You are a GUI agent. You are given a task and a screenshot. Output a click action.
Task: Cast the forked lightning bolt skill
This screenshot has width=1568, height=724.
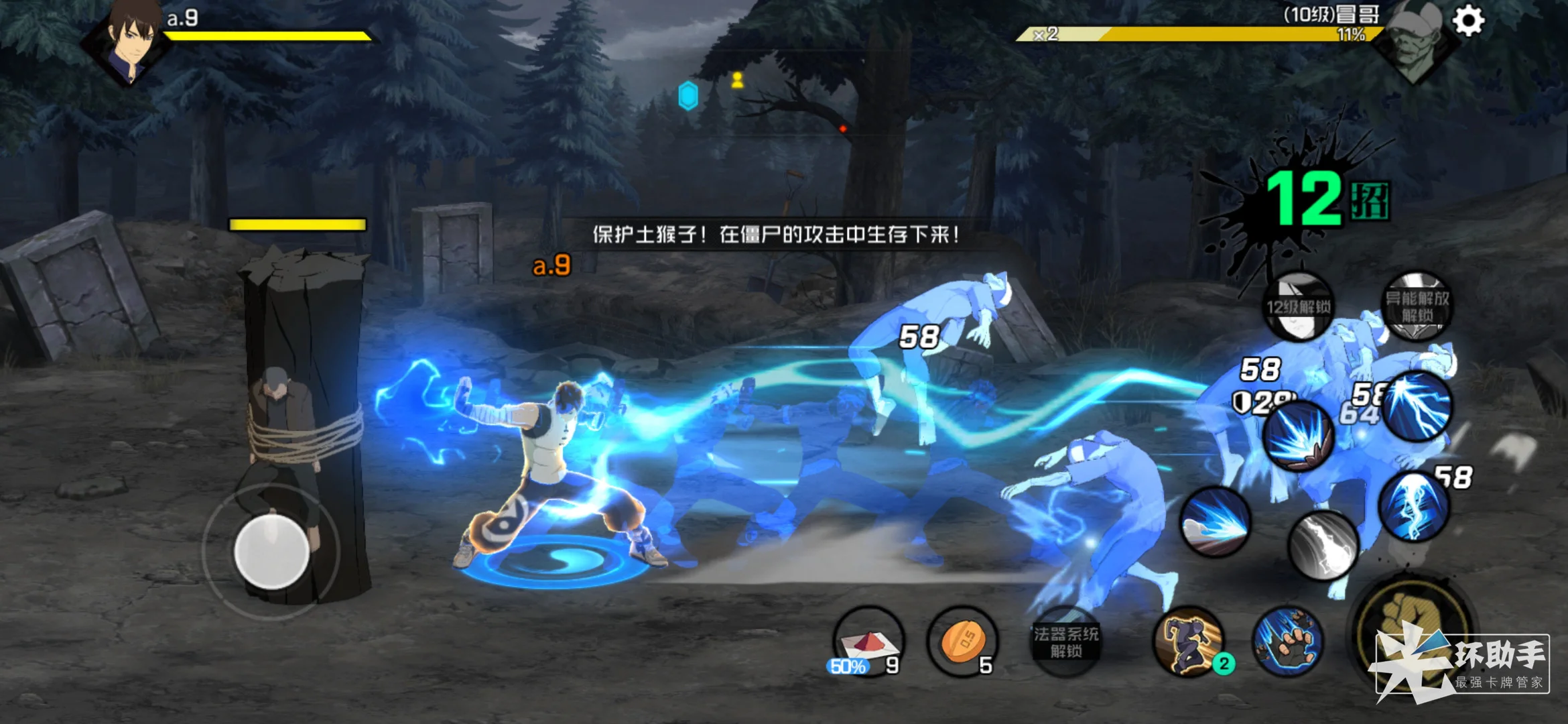(x=1418, y=406)
